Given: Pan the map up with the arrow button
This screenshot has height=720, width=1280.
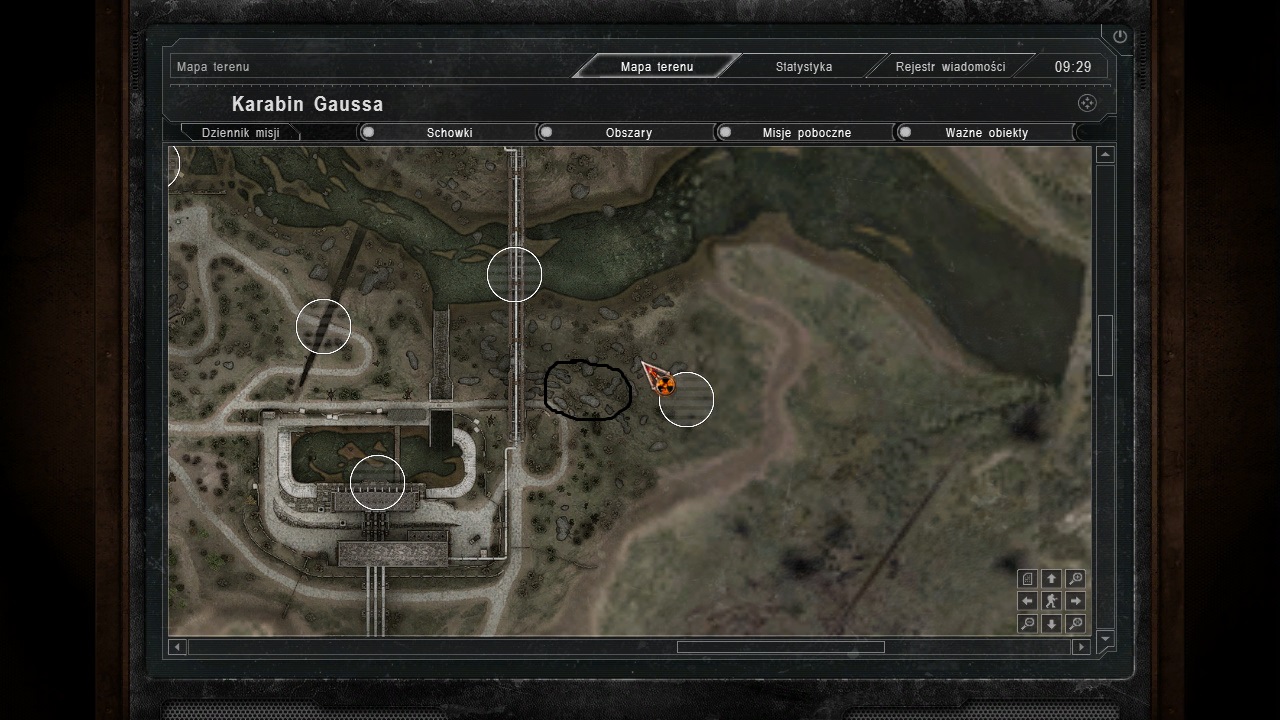Looking at the screenshot, I should tap(1051, 579).
